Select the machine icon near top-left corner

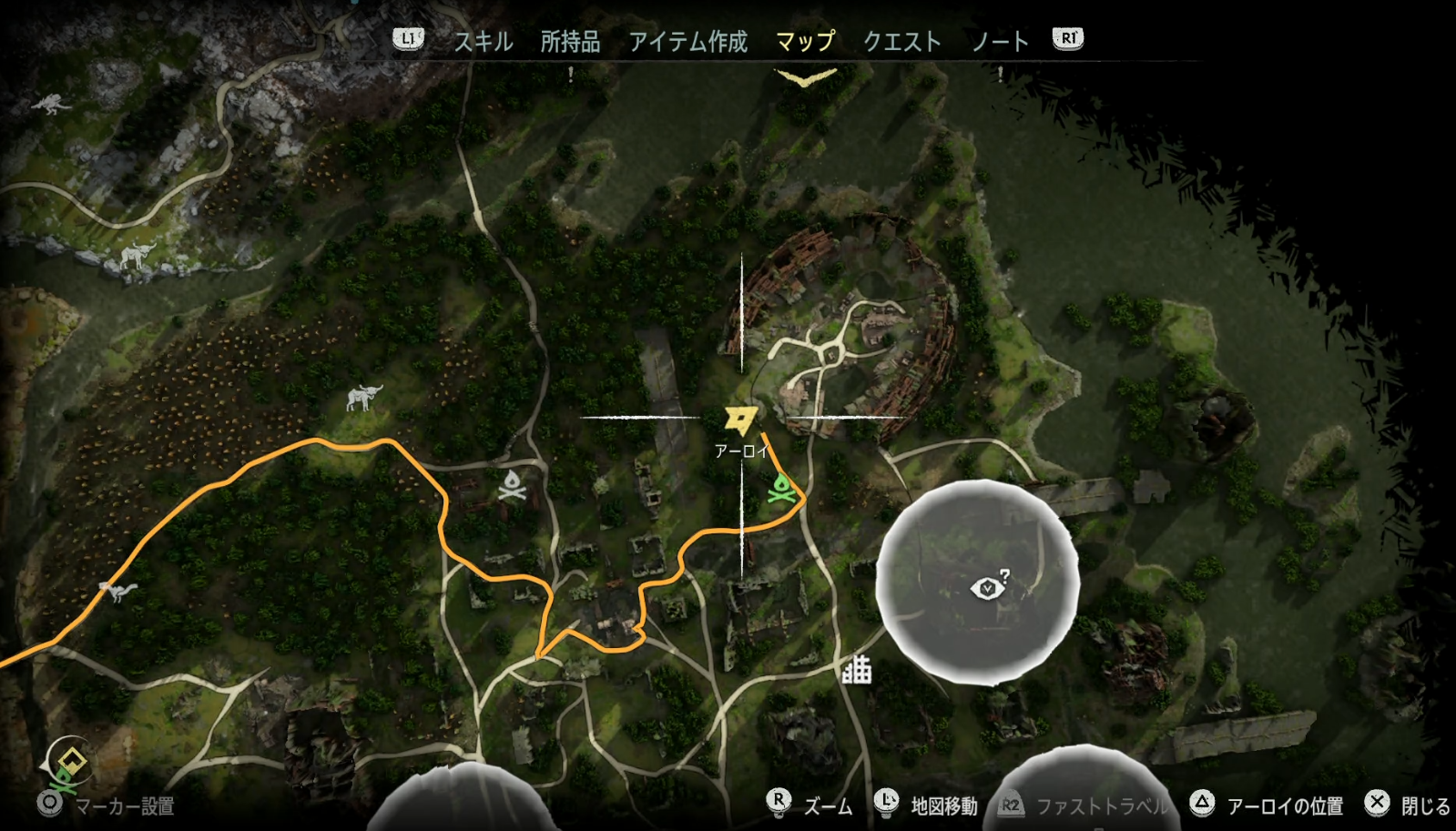point(51,103)
